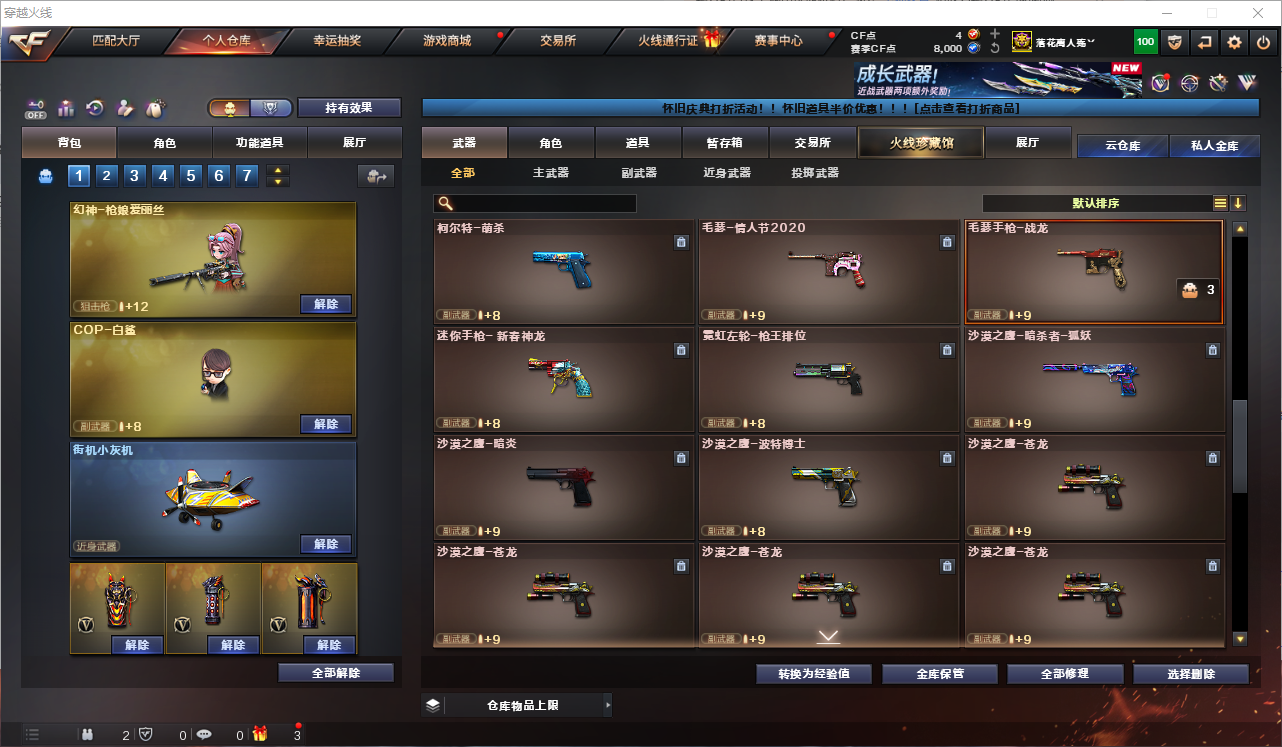Select backpack page 3
This screenshot has height=747, width=1282.
coord(134,176)
